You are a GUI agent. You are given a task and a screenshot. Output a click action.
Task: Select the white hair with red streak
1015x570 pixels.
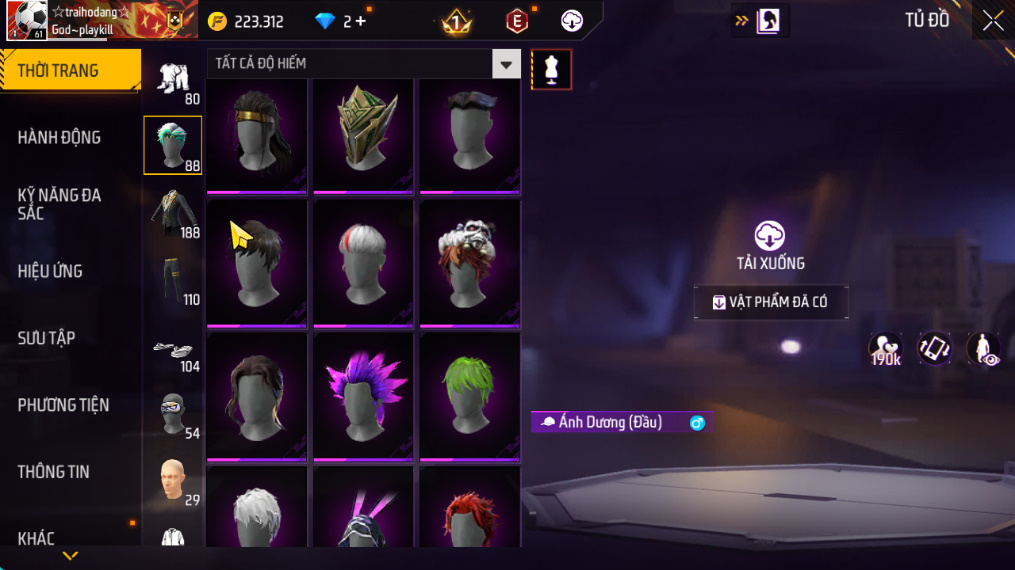point(364,262)
